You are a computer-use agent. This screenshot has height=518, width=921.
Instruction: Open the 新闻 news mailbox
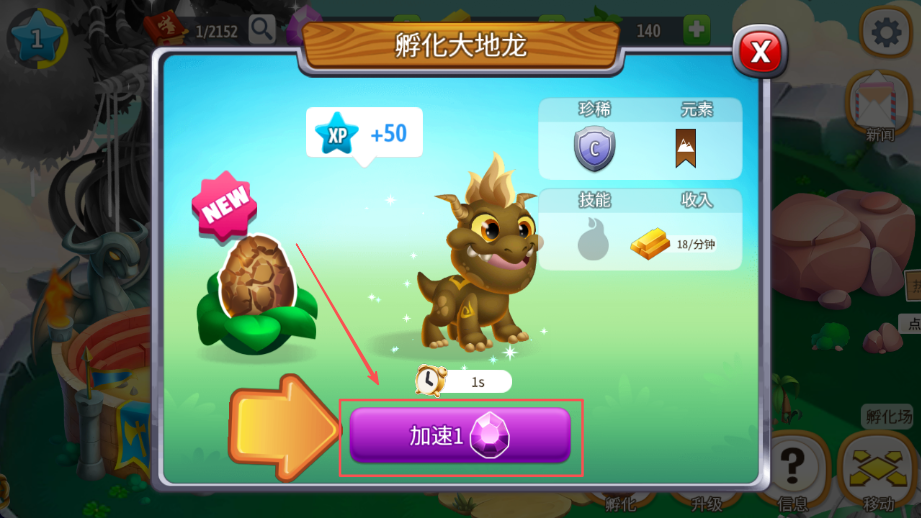(x=879, y=104)
